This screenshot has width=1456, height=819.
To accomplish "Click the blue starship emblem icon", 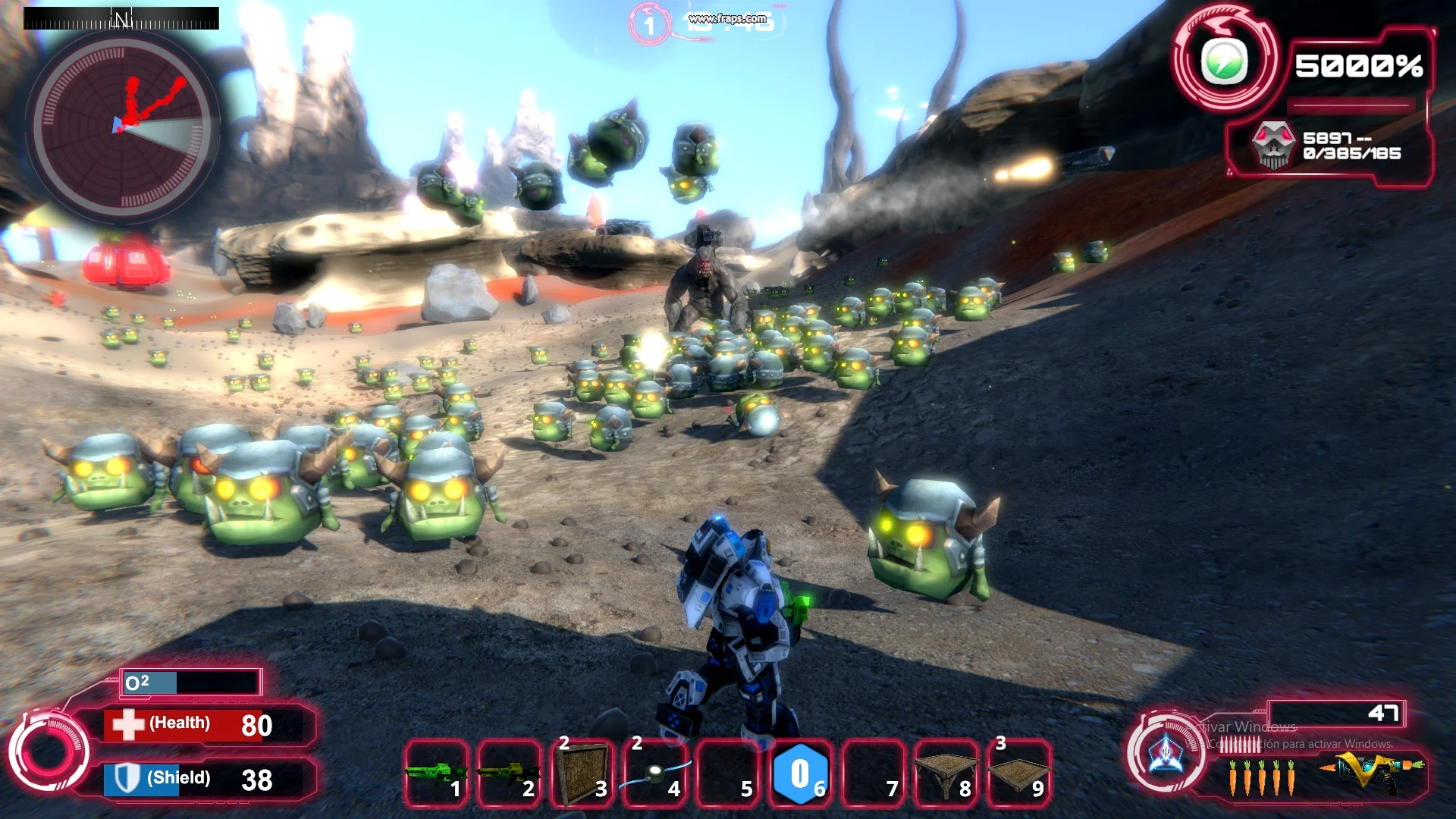I will click(1166, 754).
